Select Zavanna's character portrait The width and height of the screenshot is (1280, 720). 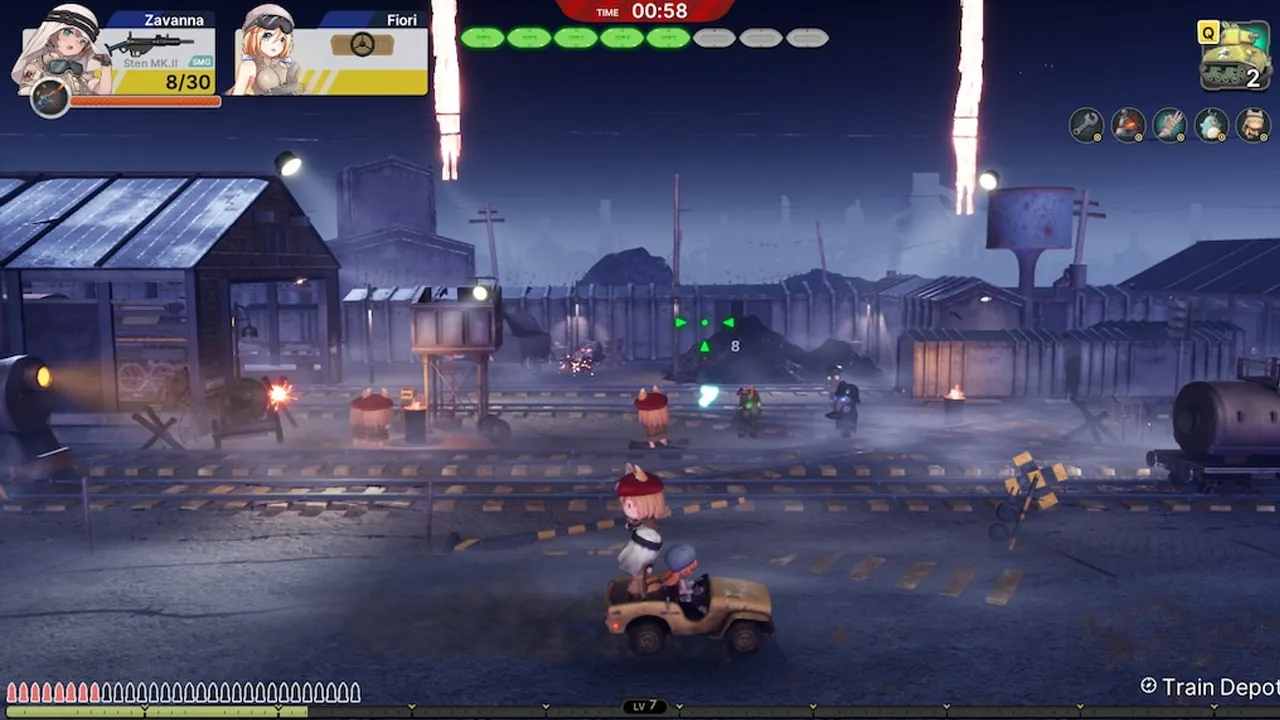point(58,48)
